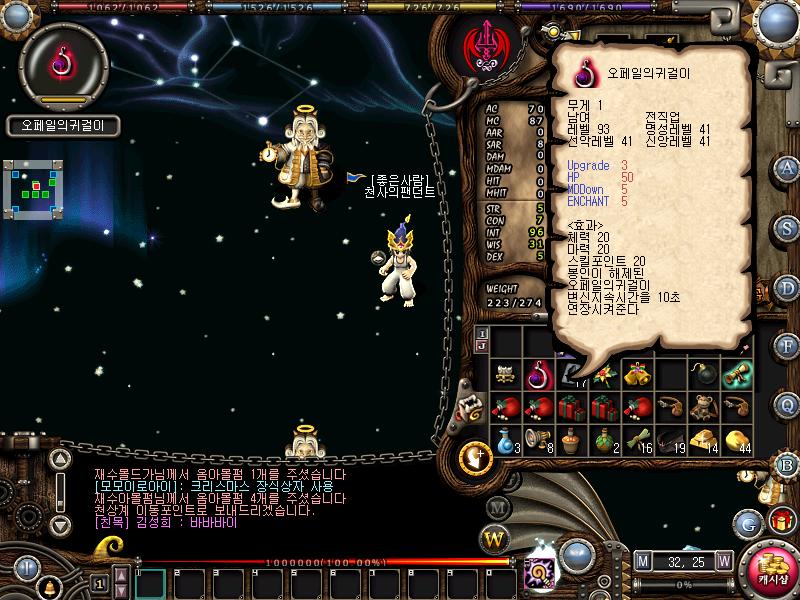
Task: Use the blue potion stack
Action: click(507, 440)
